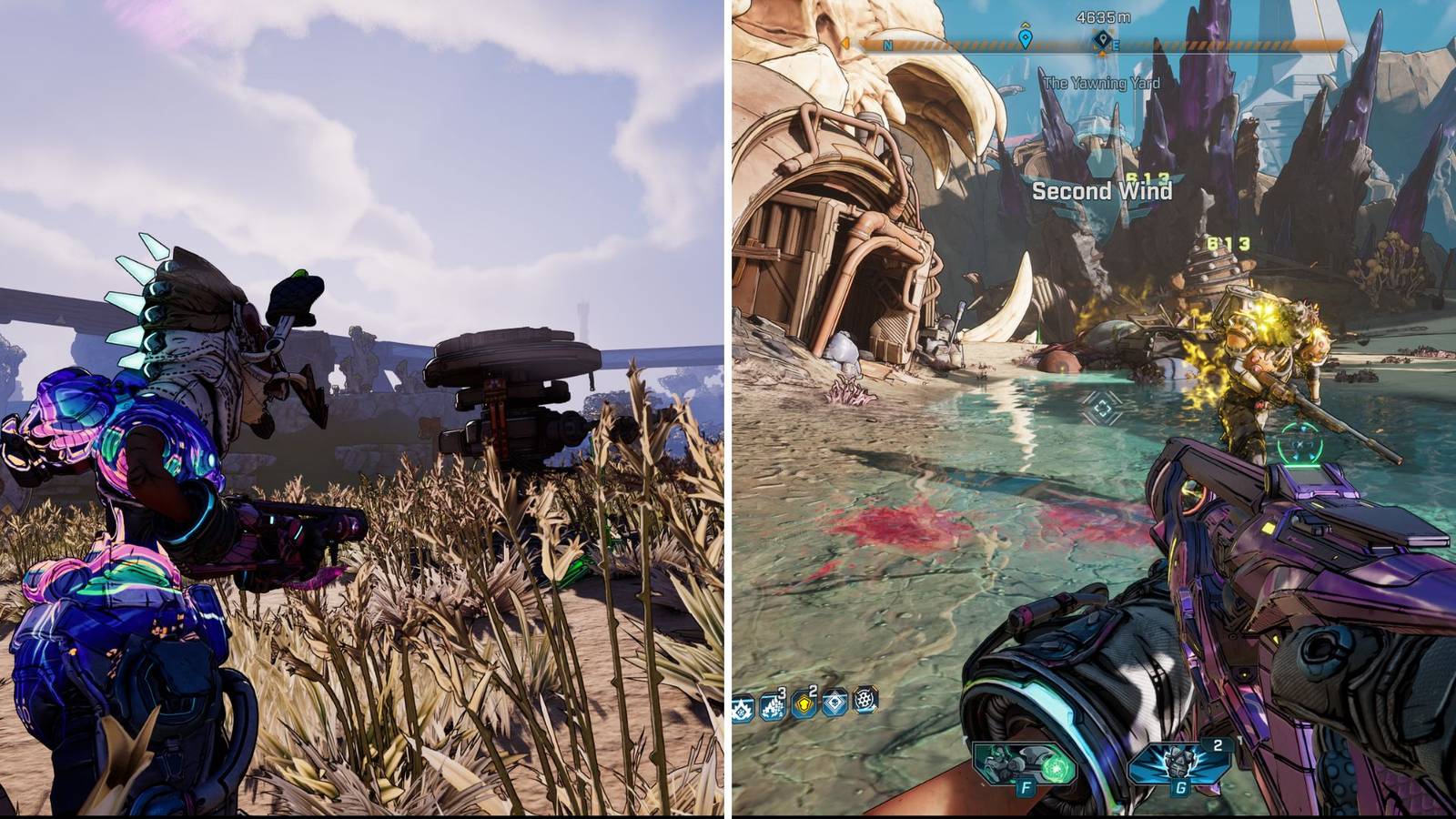Image resolution: width=1456 pixels, height=819 pixels.
Task: Click the grenade count number 2 badge
Action: tap(1218, 745)
